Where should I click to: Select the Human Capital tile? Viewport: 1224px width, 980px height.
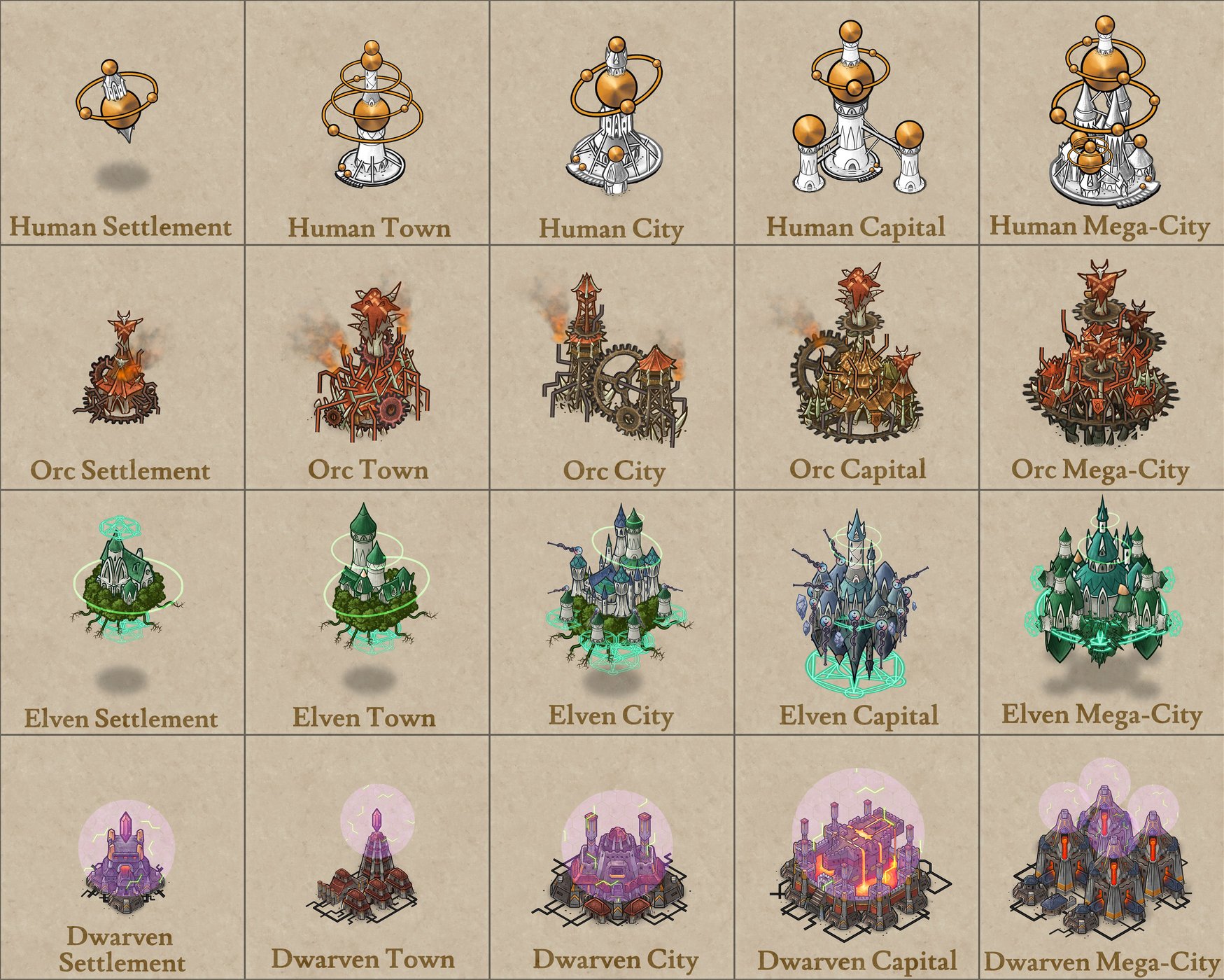pyautogui.click(x=857, y=122)
